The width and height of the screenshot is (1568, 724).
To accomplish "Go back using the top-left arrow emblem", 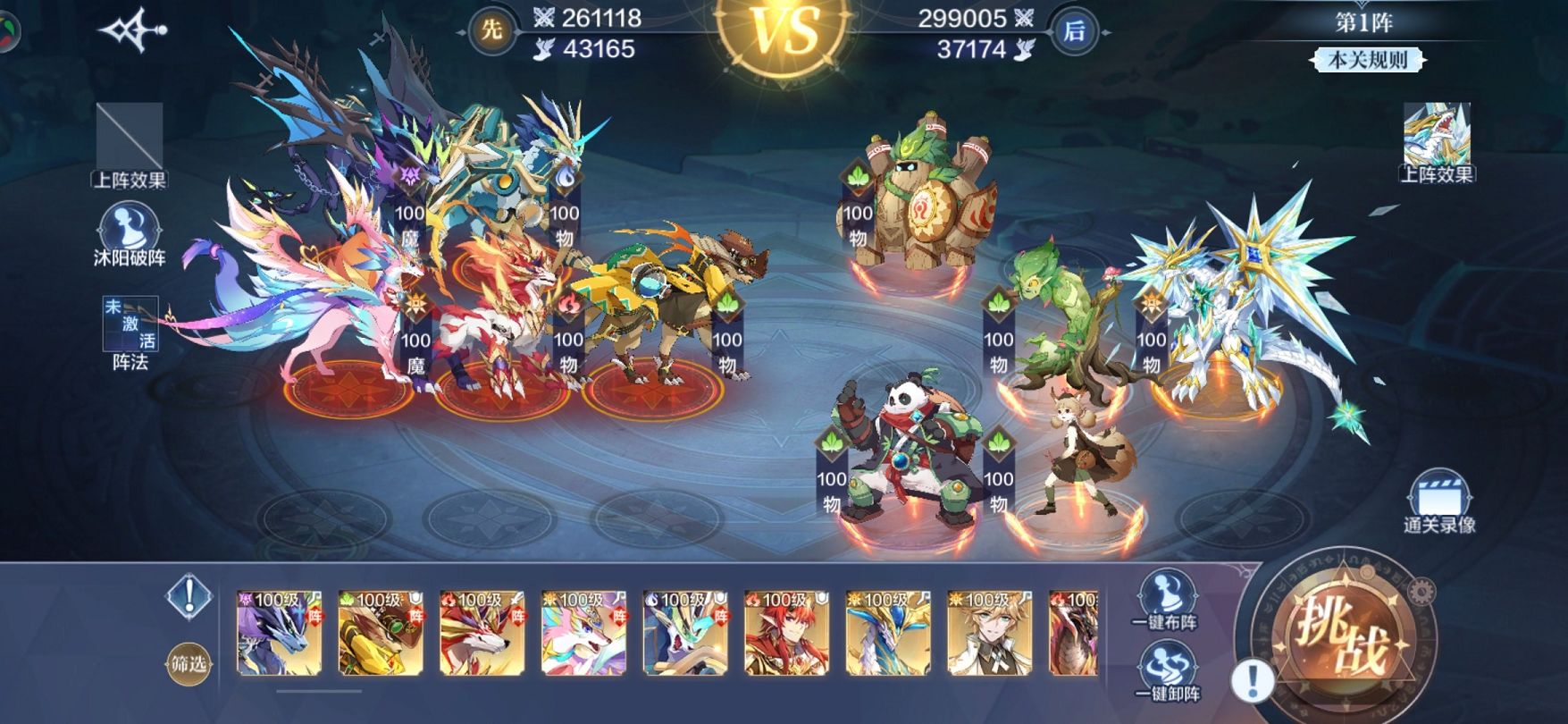I will pos(132,31).
